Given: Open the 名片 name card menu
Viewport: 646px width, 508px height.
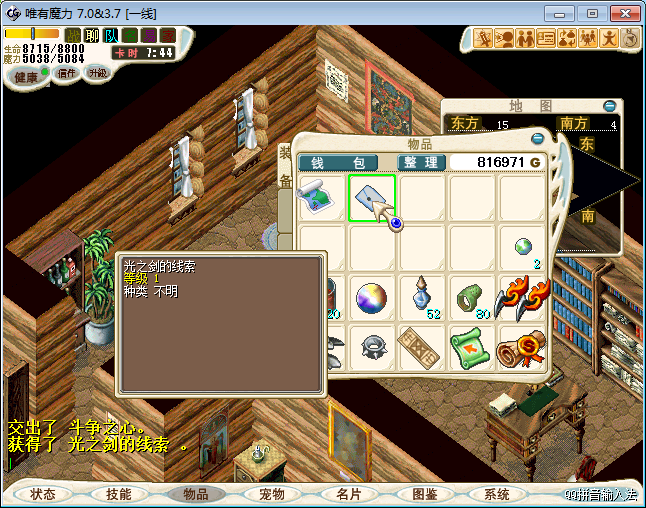Looking at the screenshot, I should (348, 494).
